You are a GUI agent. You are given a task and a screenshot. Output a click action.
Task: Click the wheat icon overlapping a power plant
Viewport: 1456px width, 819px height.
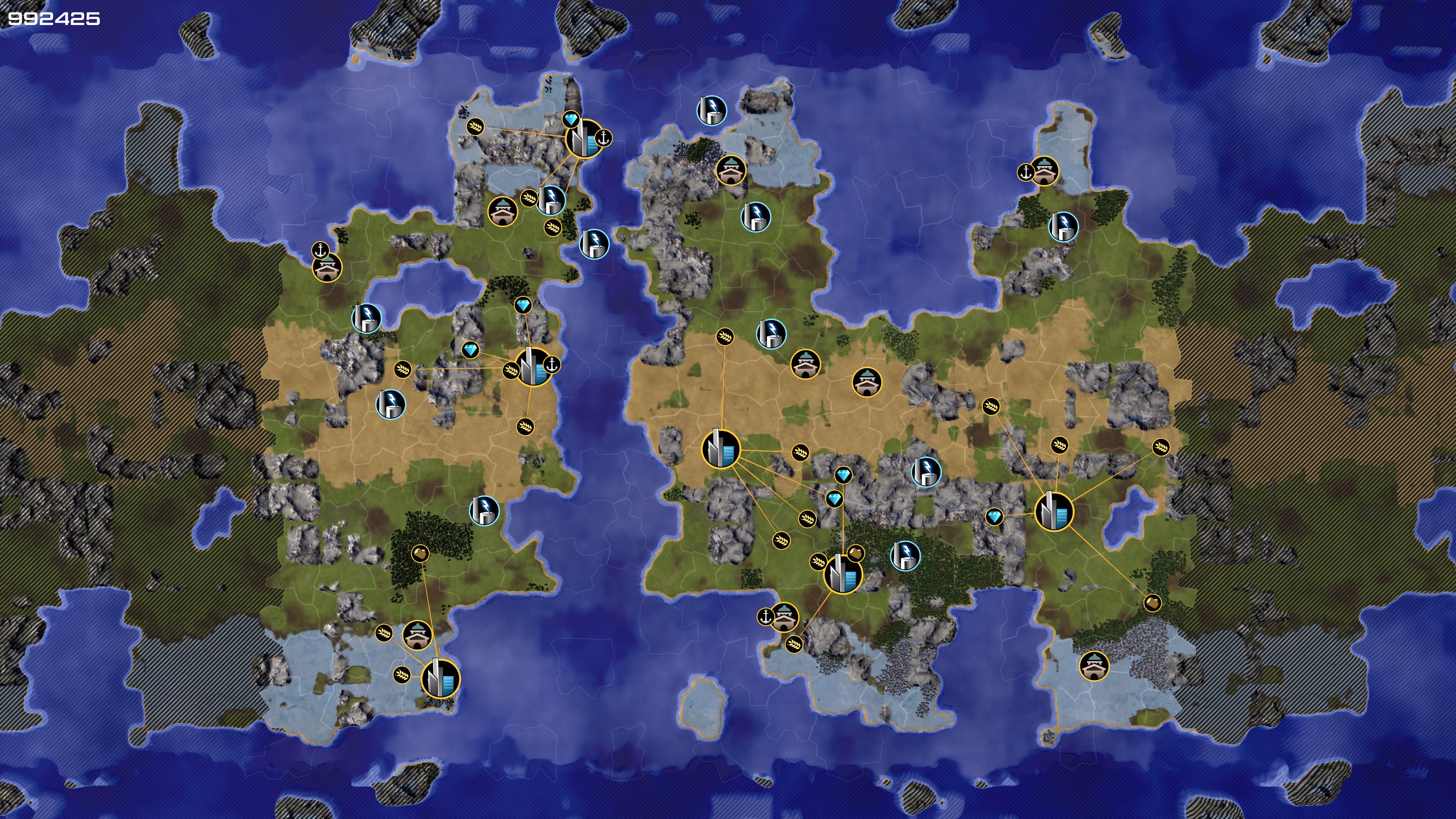(530, 198)
